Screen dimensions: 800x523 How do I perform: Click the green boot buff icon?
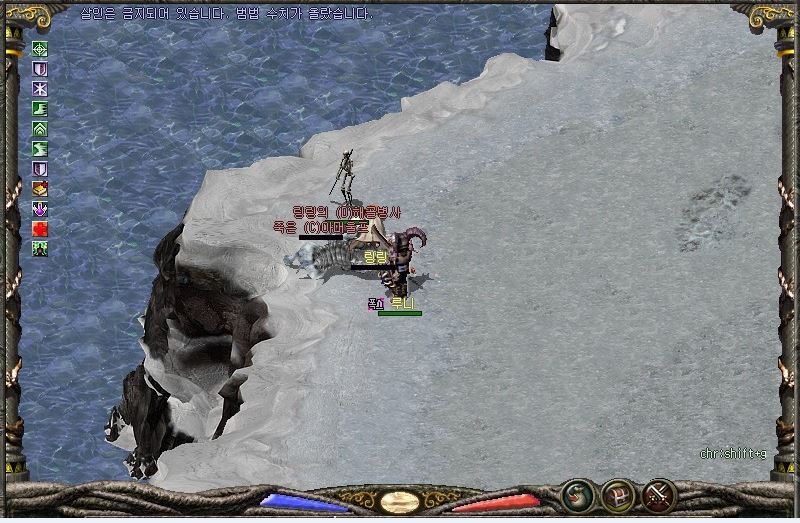pos(40,109)
